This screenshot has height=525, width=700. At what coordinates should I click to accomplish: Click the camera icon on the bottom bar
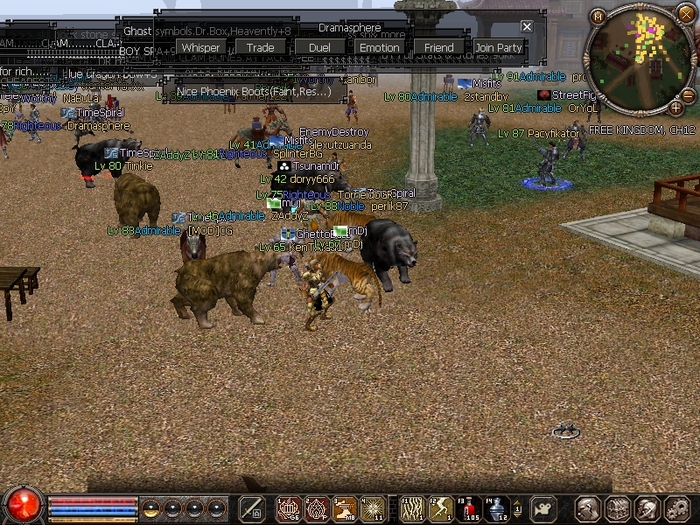[x=543, y=509]
